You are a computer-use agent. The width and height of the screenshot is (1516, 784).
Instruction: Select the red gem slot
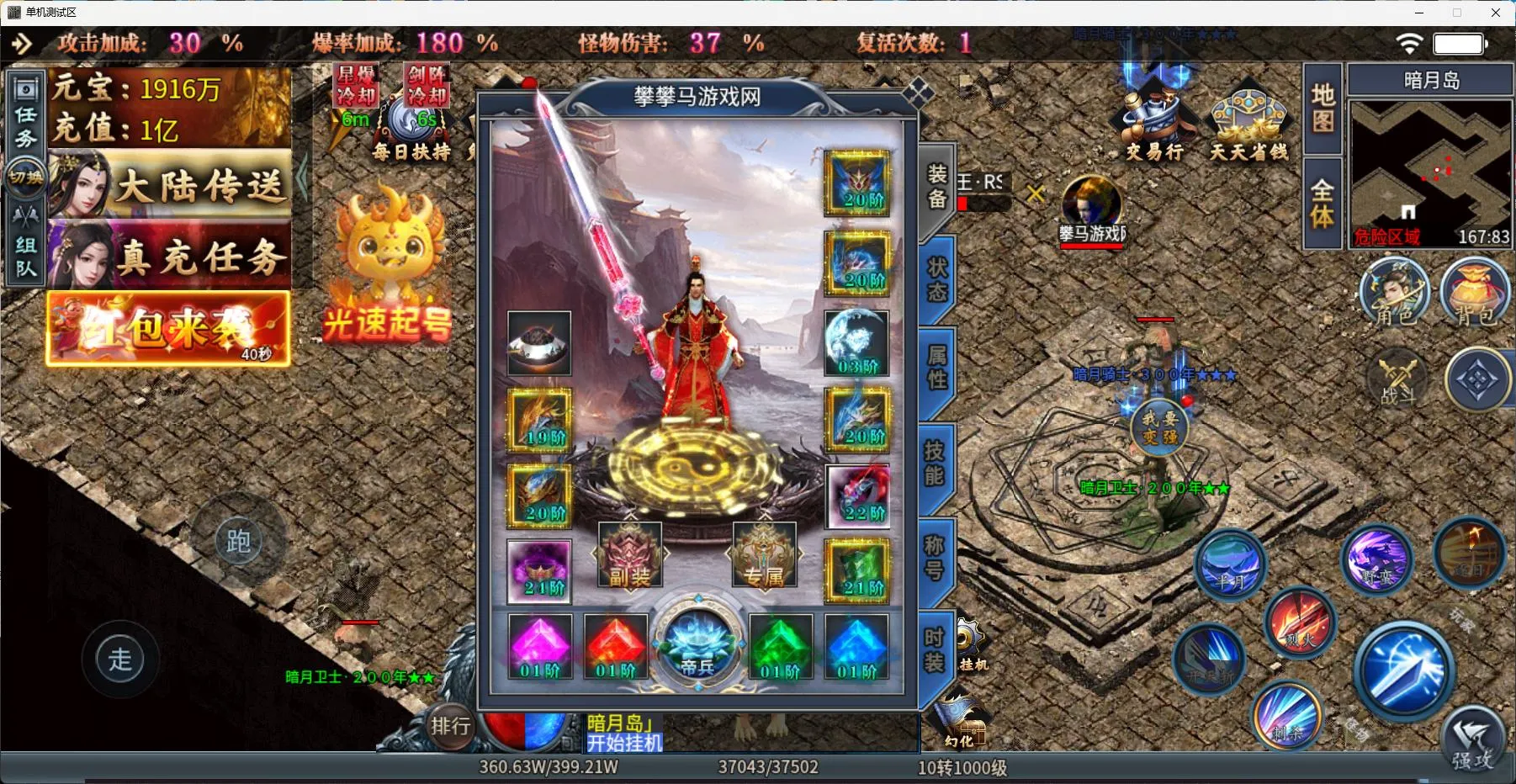pos(616,646)
